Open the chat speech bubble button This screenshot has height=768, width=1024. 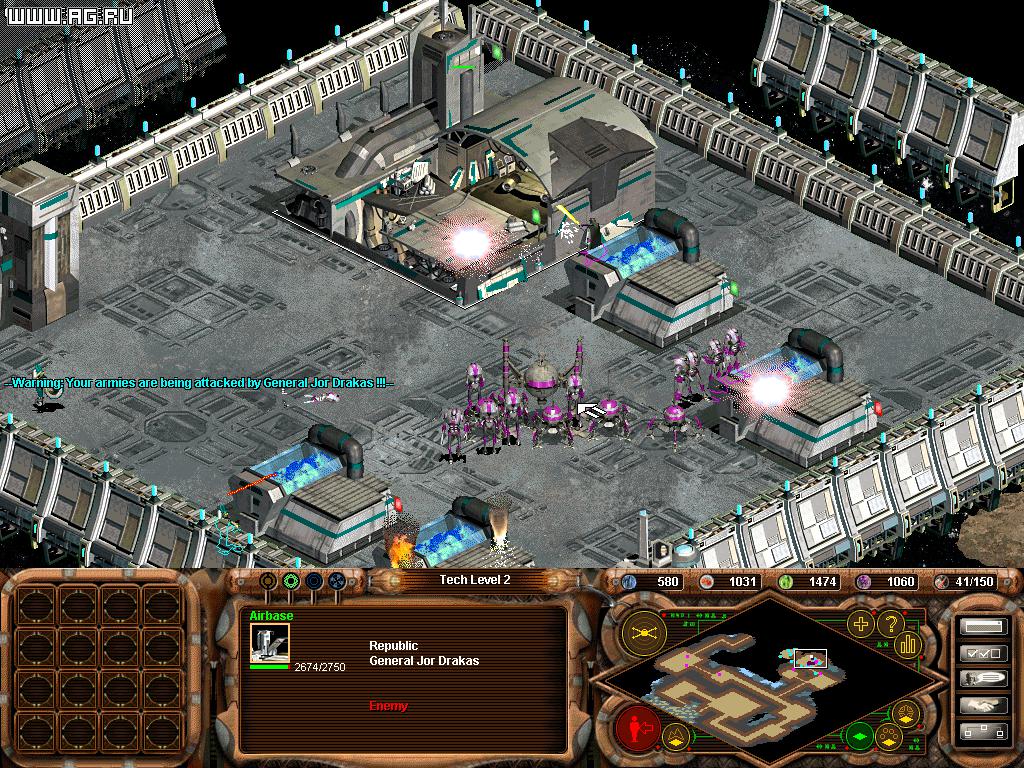tap(981, 679)
